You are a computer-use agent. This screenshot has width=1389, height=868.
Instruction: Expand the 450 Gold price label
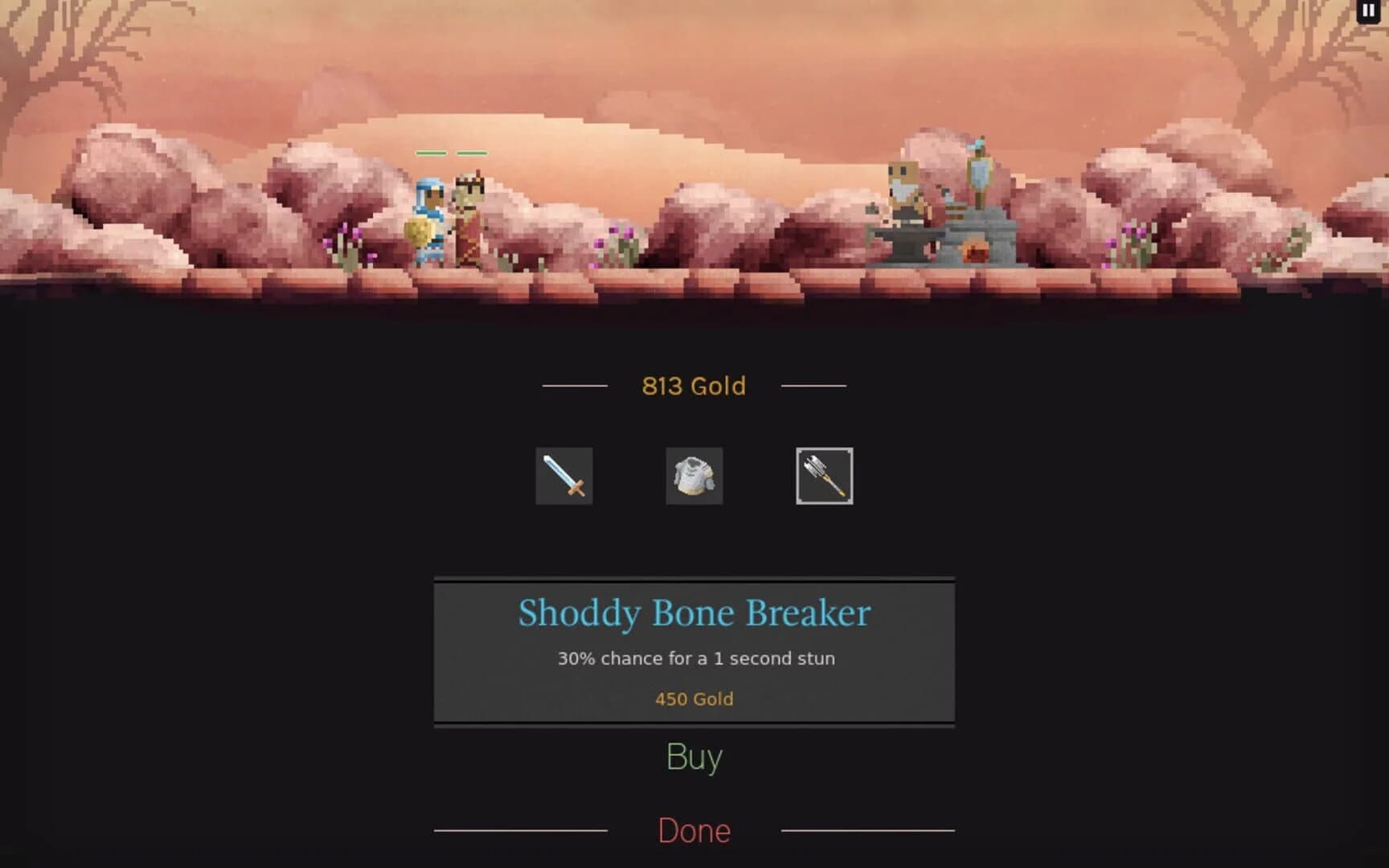tap(693, 698)
